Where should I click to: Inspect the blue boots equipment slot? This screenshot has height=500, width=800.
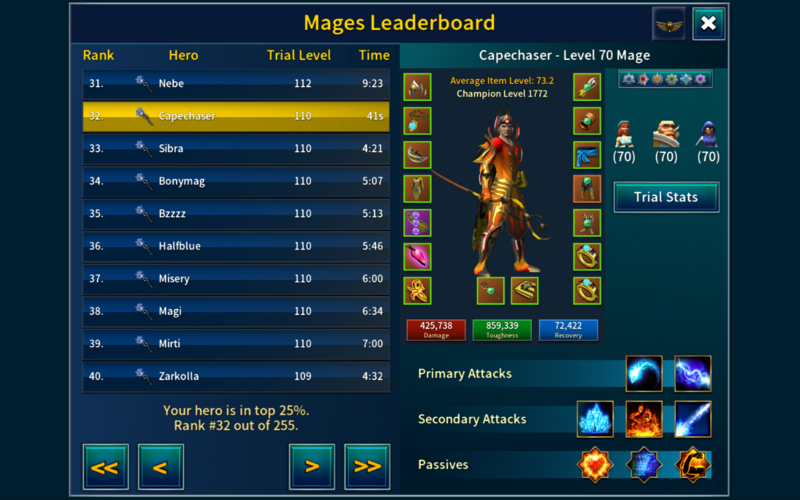click(x=587, y=155)
